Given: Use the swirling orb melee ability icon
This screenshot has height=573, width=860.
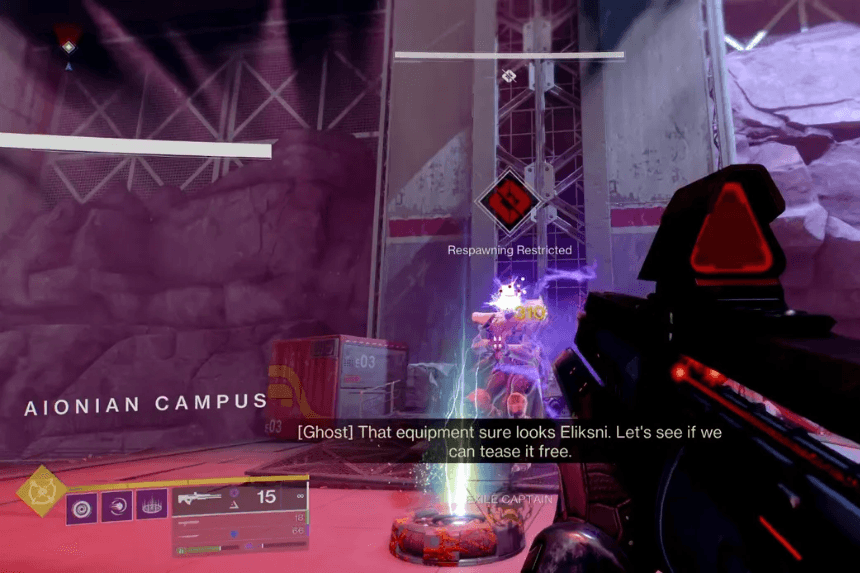Looking at the screenshot, I should point(117,505).
